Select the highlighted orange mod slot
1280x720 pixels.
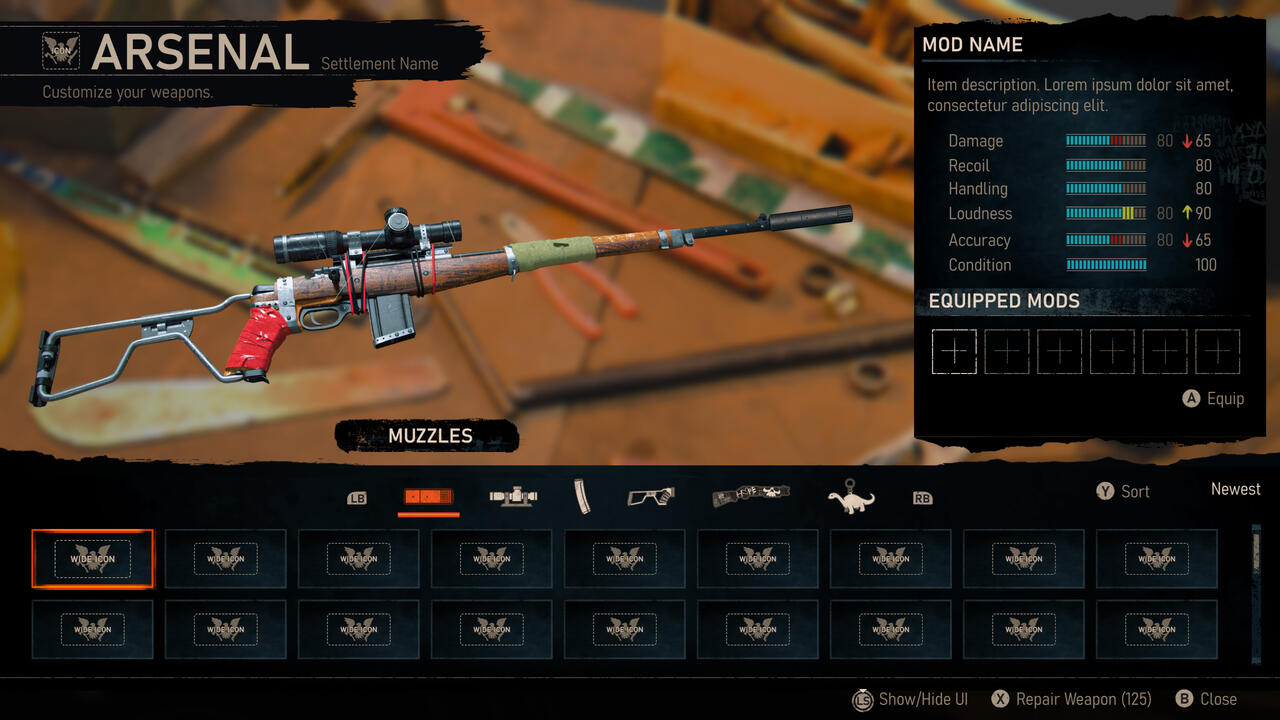(x=92, y=558)
